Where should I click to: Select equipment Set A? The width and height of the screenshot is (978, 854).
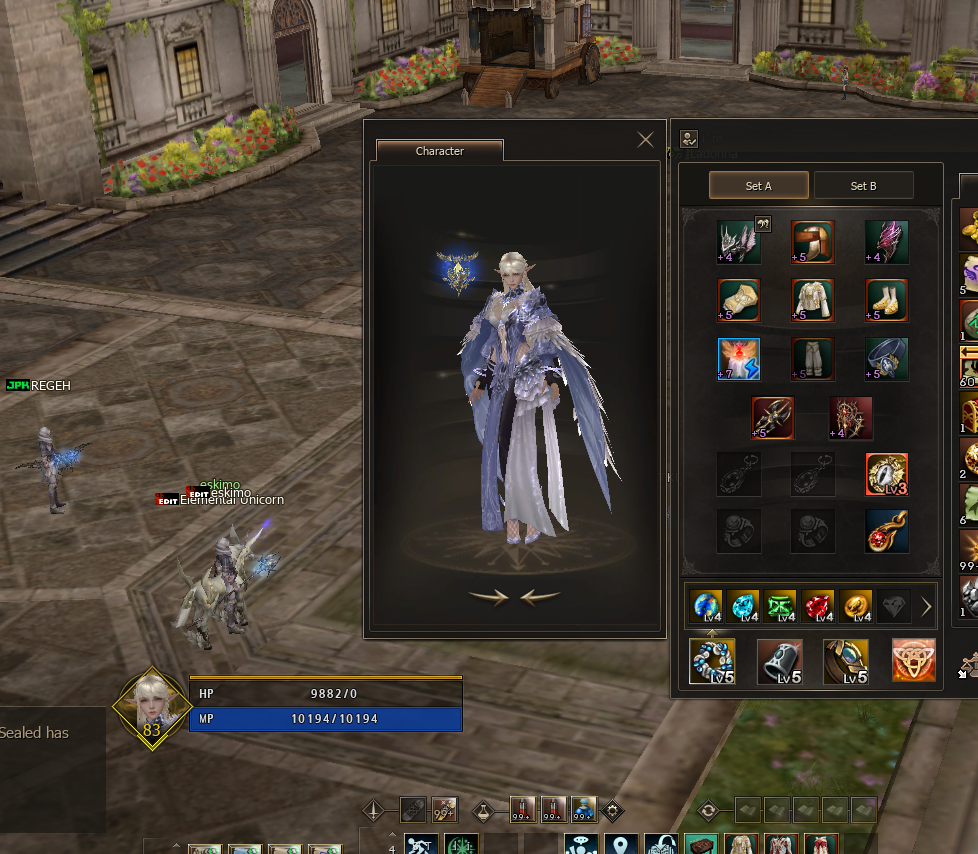759,186
